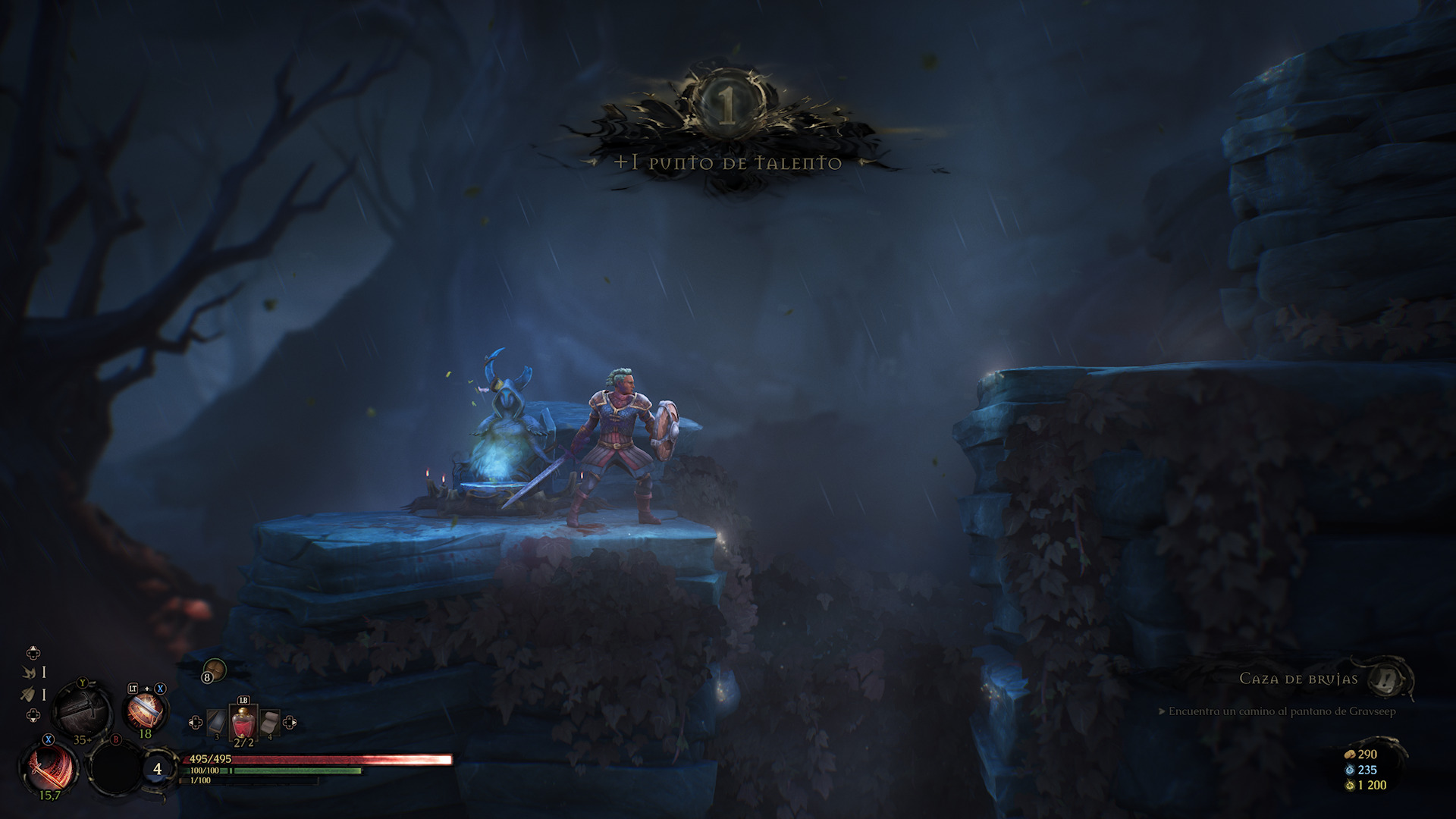Click the talent point notification medallion

[x=727, y=109]
